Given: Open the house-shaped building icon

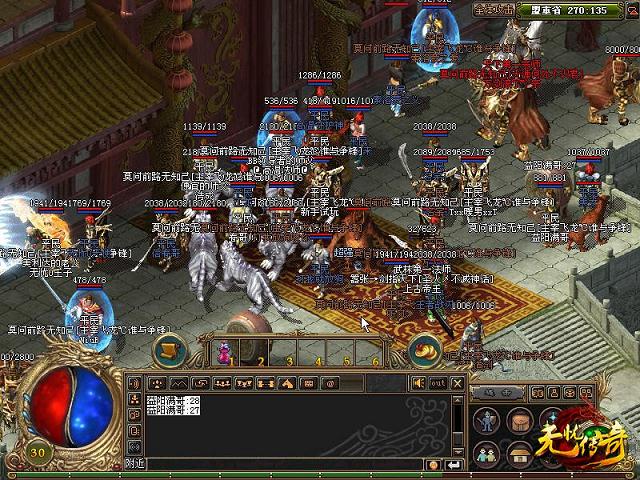Looking at the screenshot, I should (518, 452).
